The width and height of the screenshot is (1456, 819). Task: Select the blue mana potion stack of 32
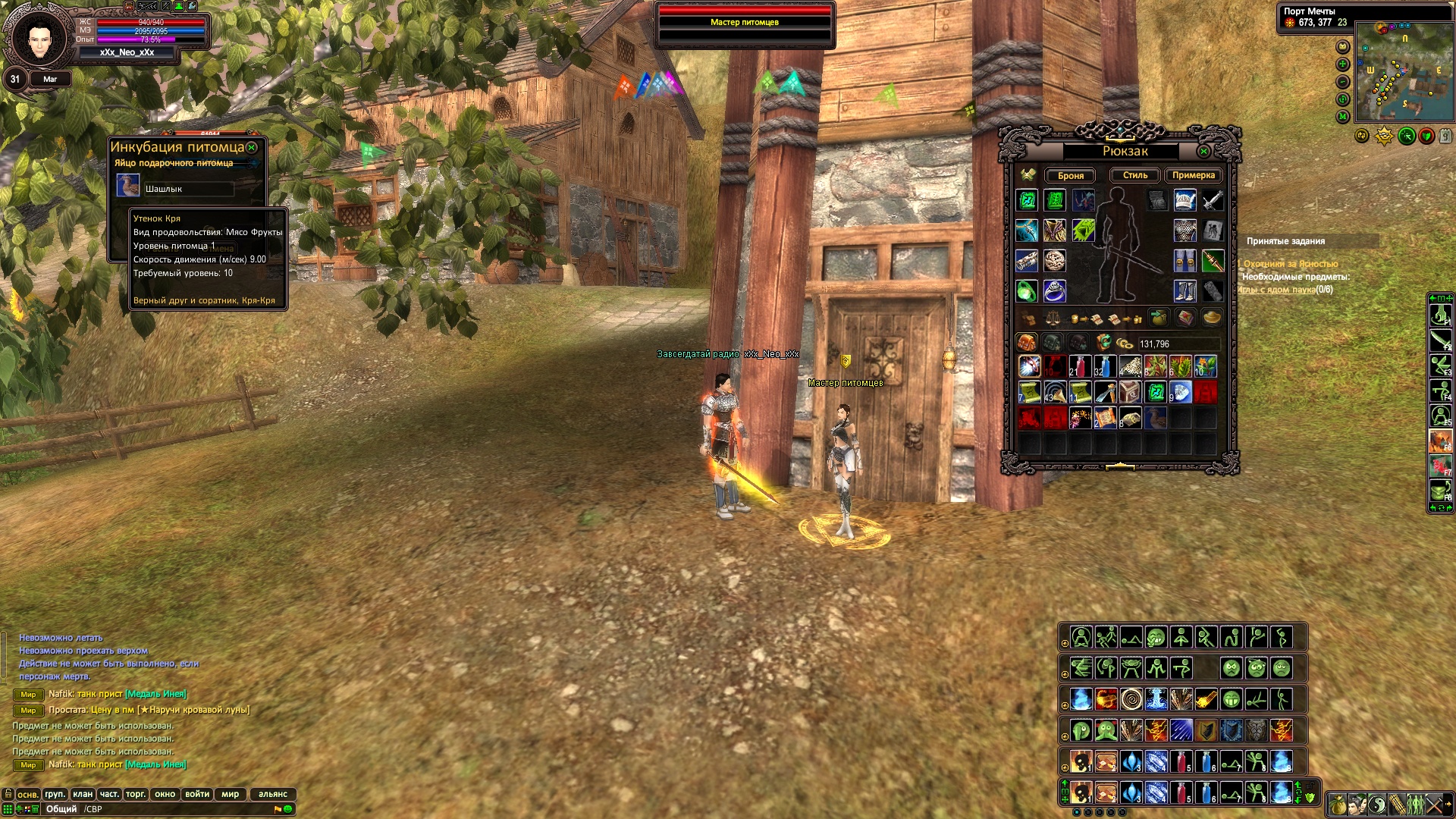[1105, 367]
